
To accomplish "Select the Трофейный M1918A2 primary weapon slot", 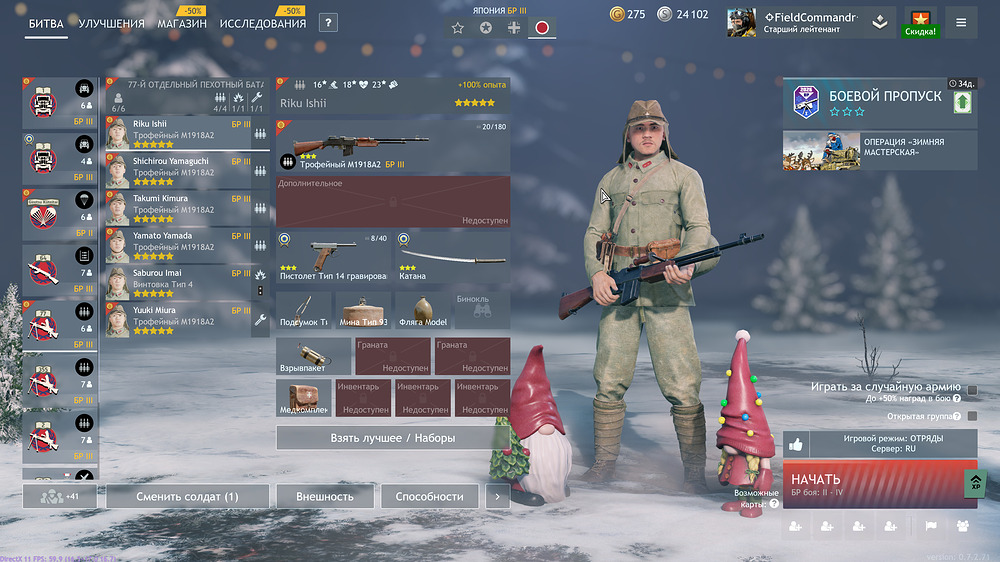I will coord(393,147).
